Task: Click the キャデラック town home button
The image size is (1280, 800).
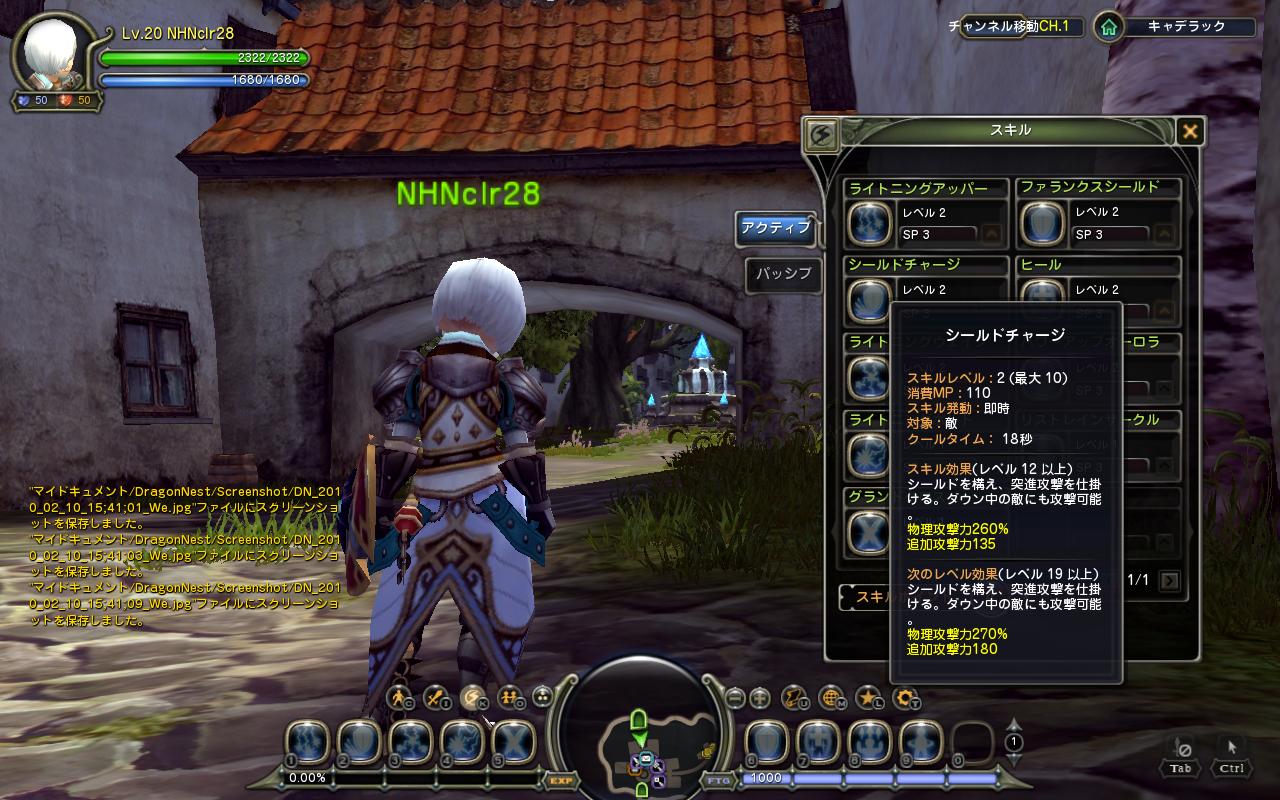Action: pos(1107,27)
